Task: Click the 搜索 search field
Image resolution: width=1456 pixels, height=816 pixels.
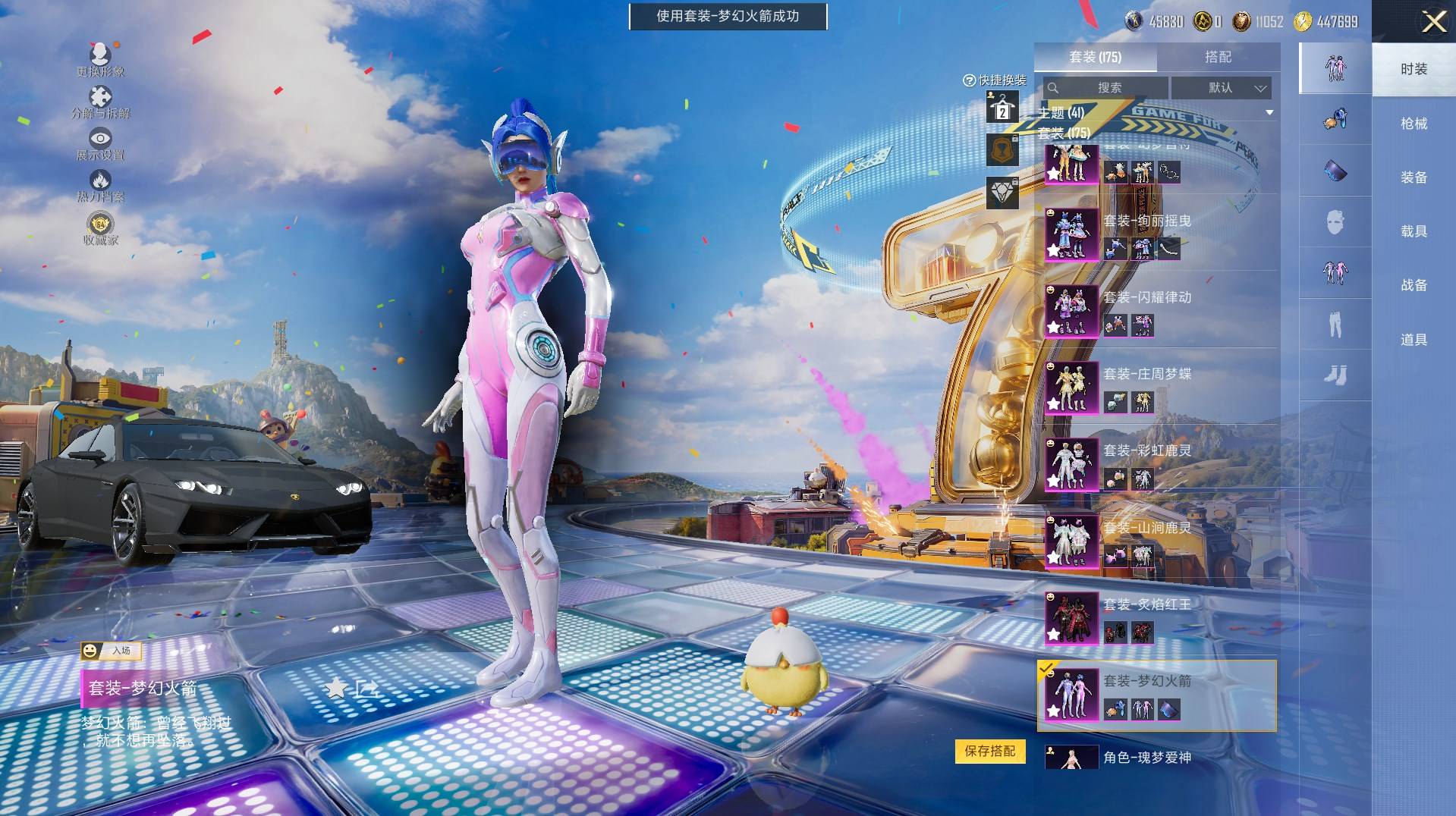Action: coord(1105,88)
